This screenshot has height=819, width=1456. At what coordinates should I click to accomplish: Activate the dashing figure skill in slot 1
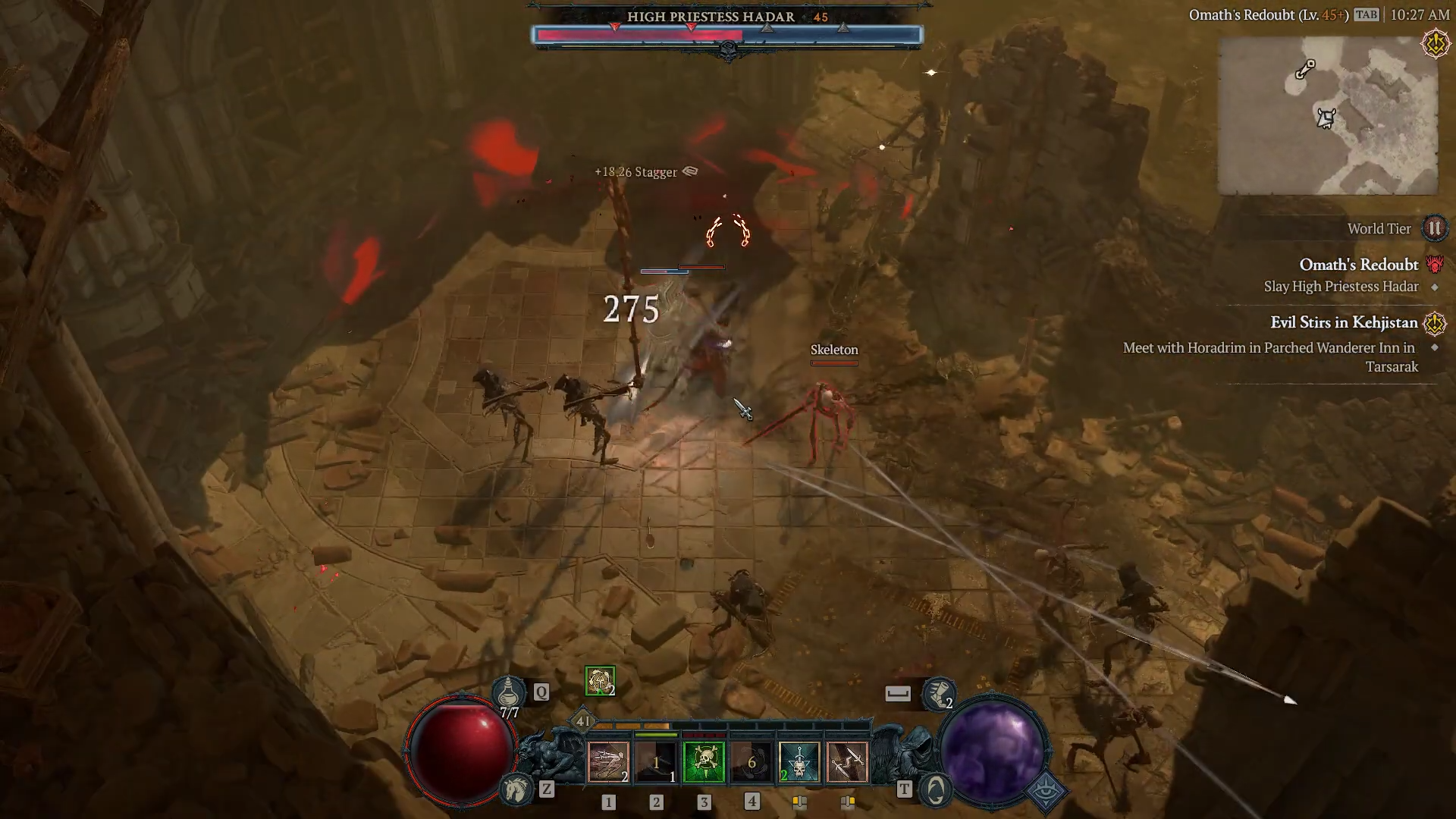click(608, 761)
